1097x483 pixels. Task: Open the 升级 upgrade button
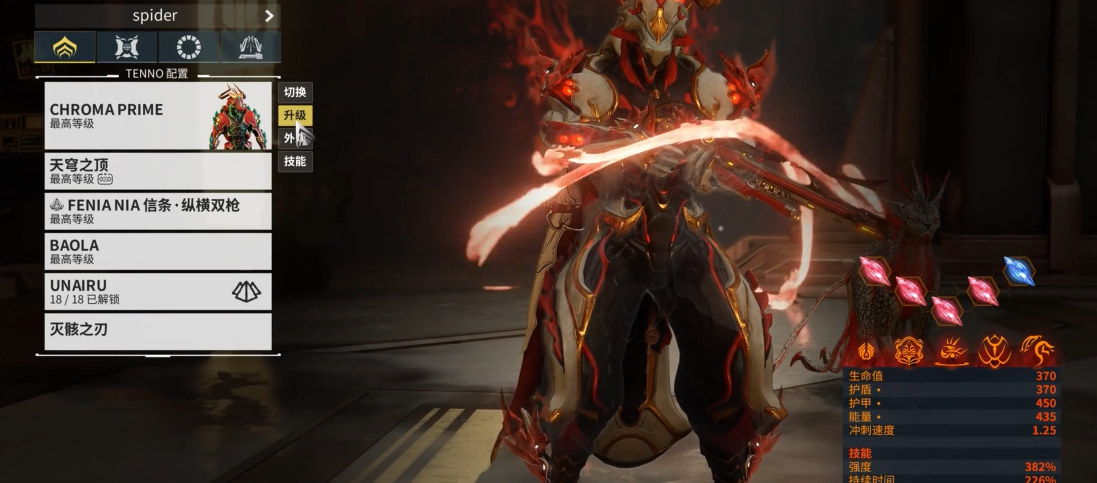coord(295,116)
